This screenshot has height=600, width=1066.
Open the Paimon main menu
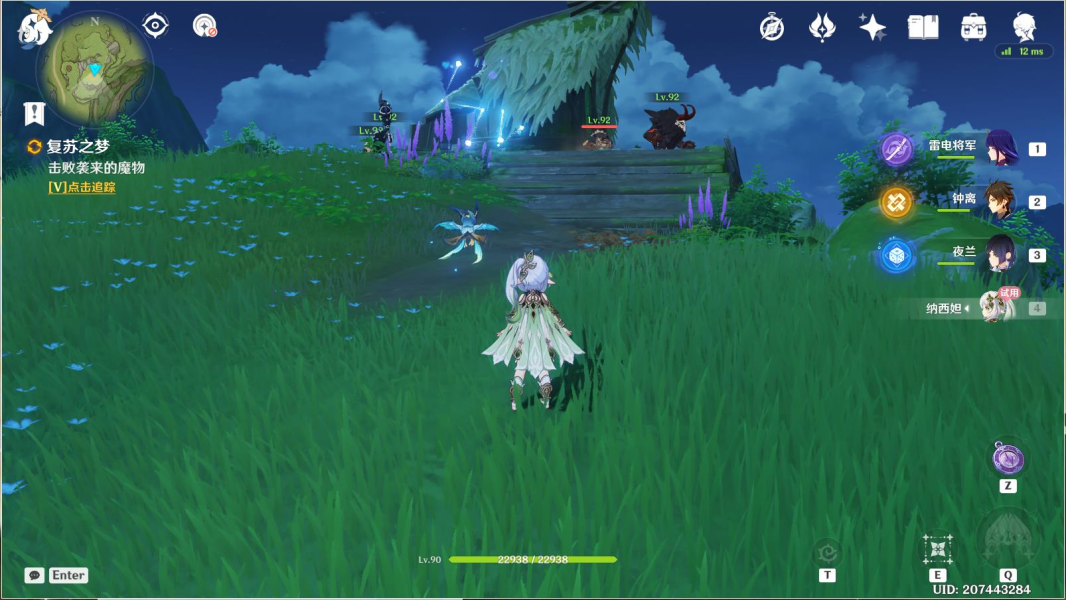[35, 28]
